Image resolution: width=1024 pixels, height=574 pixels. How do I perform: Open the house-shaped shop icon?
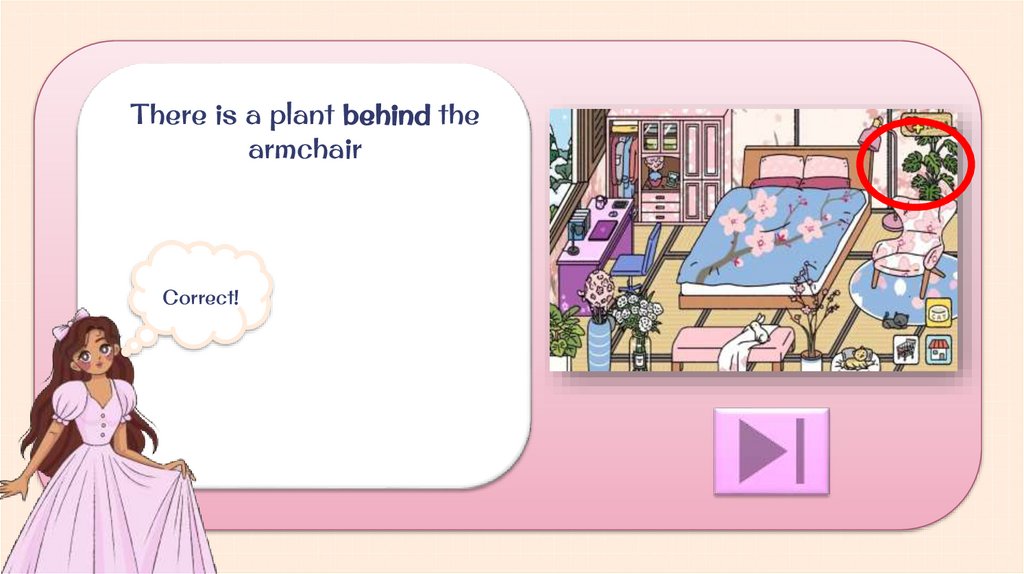(x=938, y=350)
